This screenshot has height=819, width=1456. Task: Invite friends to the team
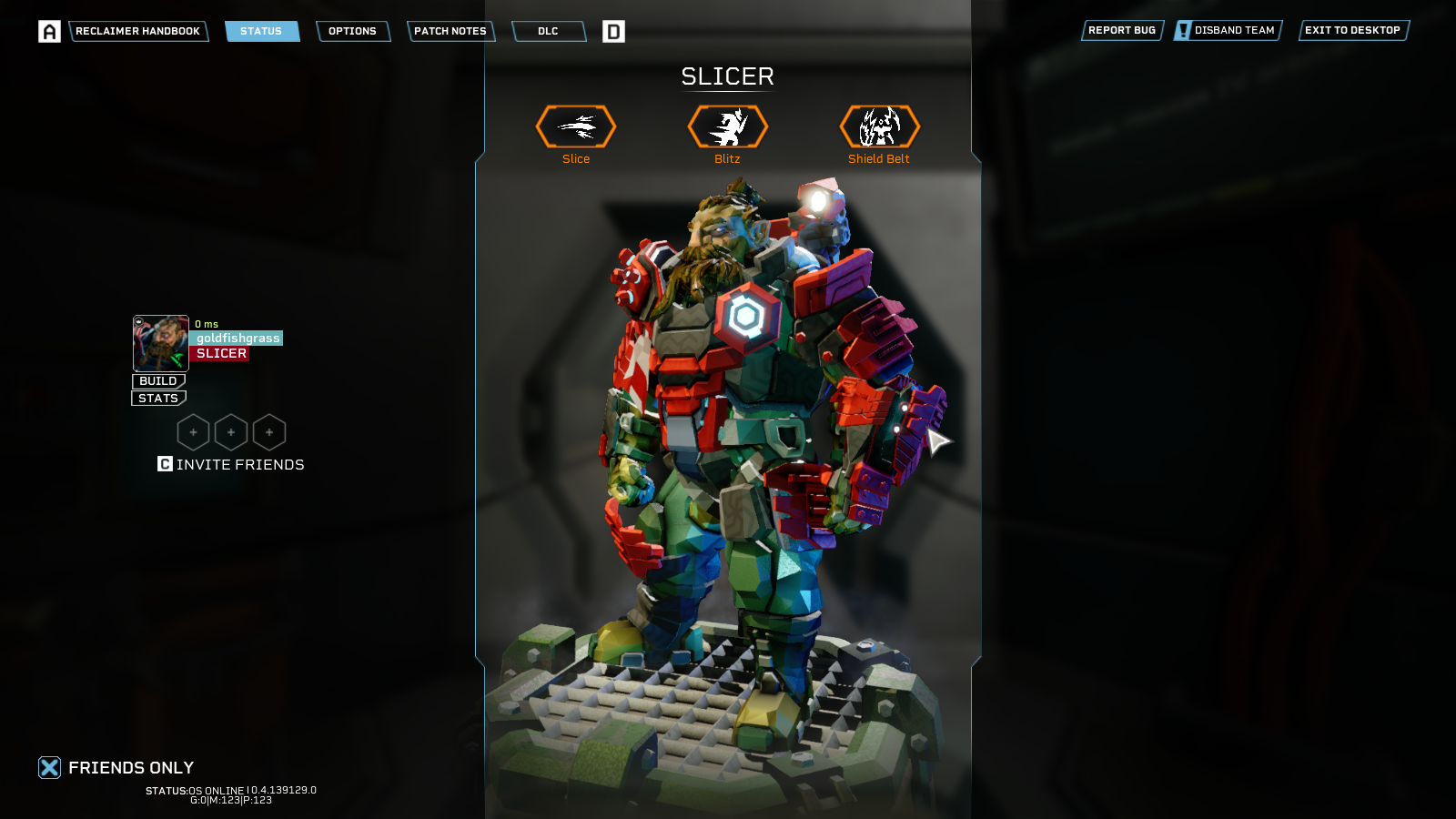[231, 464]
